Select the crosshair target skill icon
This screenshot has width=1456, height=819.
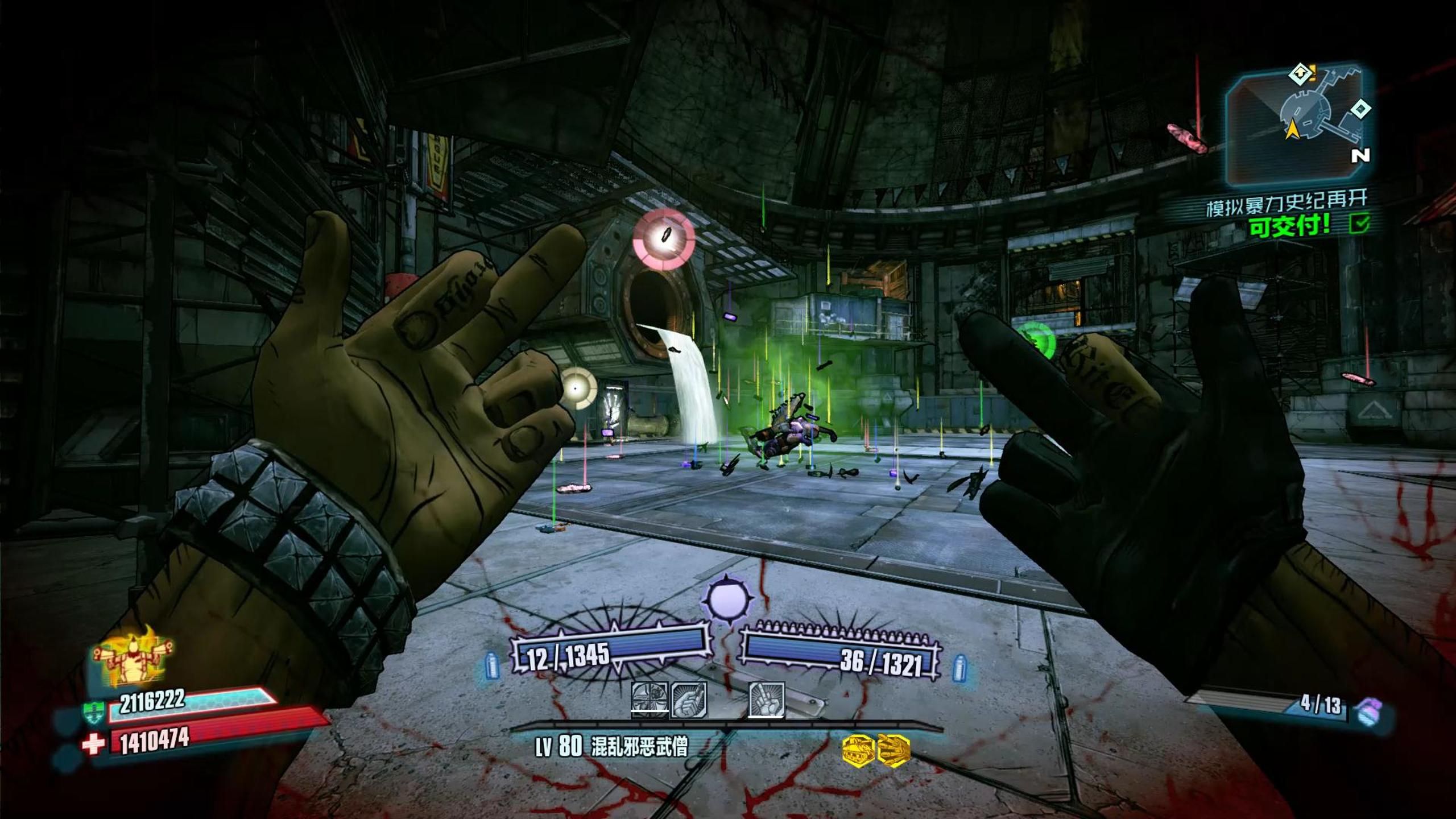(650, 700)
